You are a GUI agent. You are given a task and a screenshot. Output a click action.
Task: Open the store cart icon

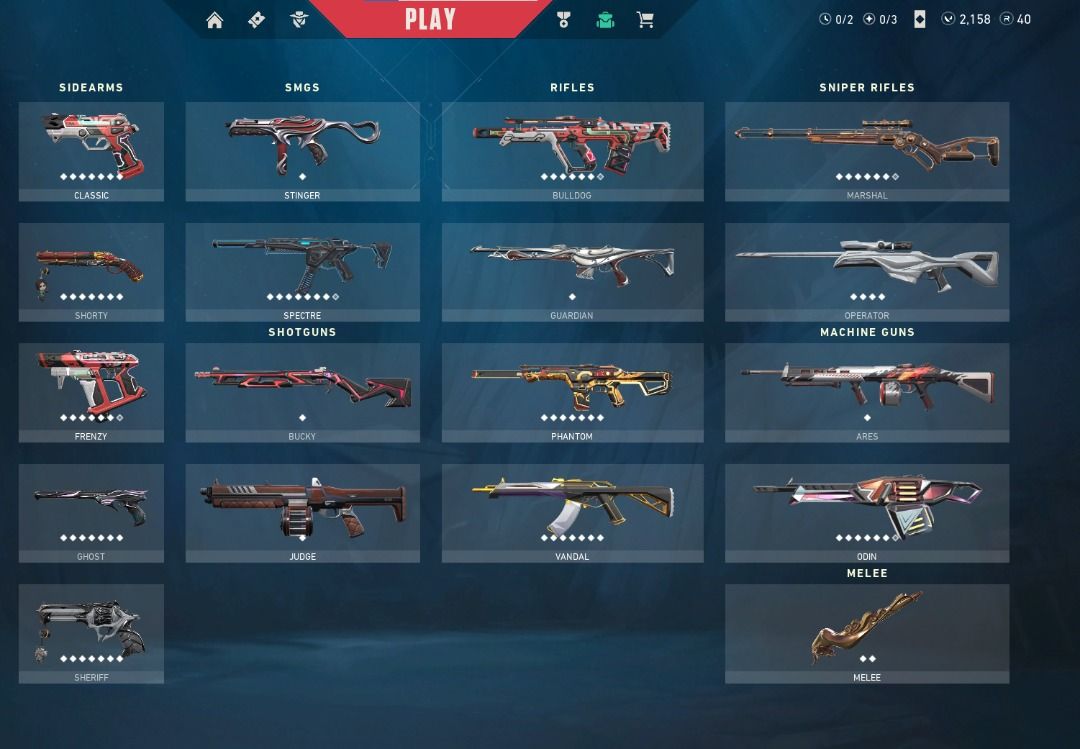coord(645,20)
